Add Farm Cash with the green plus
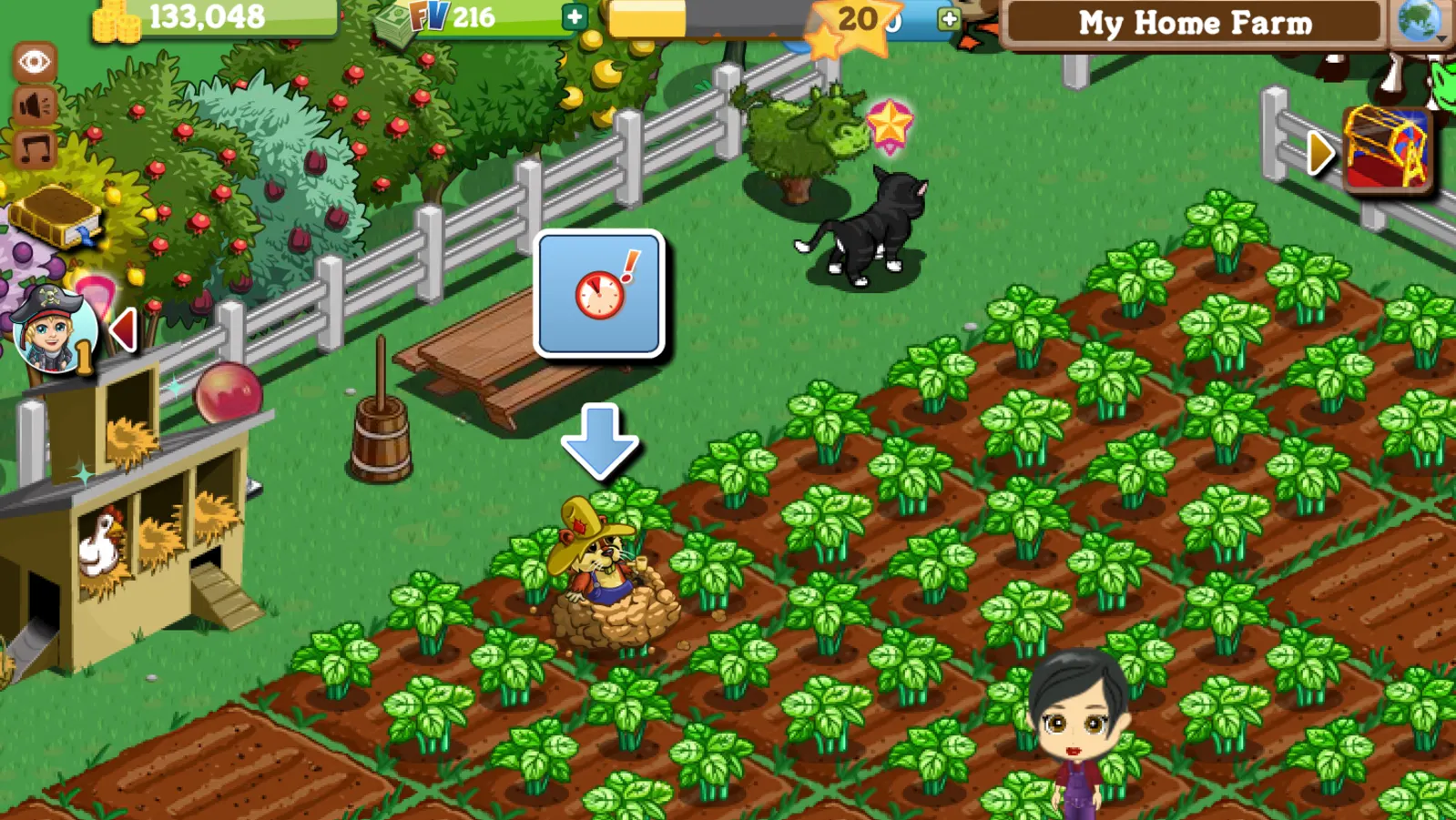Screen dimensions: 1456x820 [x=575, y=16]
